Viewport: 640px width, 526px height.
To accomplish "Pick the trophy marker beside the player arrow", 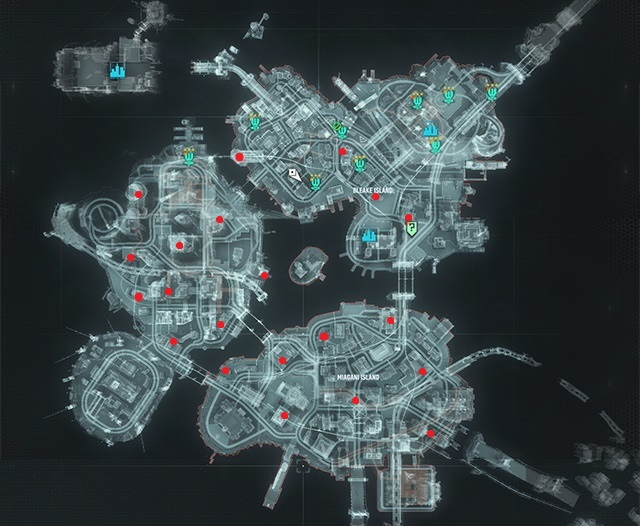I will (x=315, y=180).
